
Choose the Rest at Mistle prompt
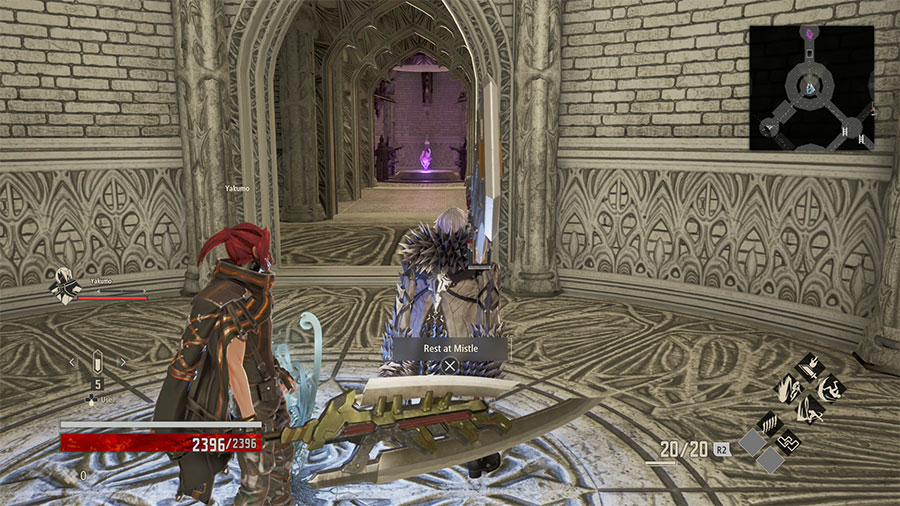450,348
